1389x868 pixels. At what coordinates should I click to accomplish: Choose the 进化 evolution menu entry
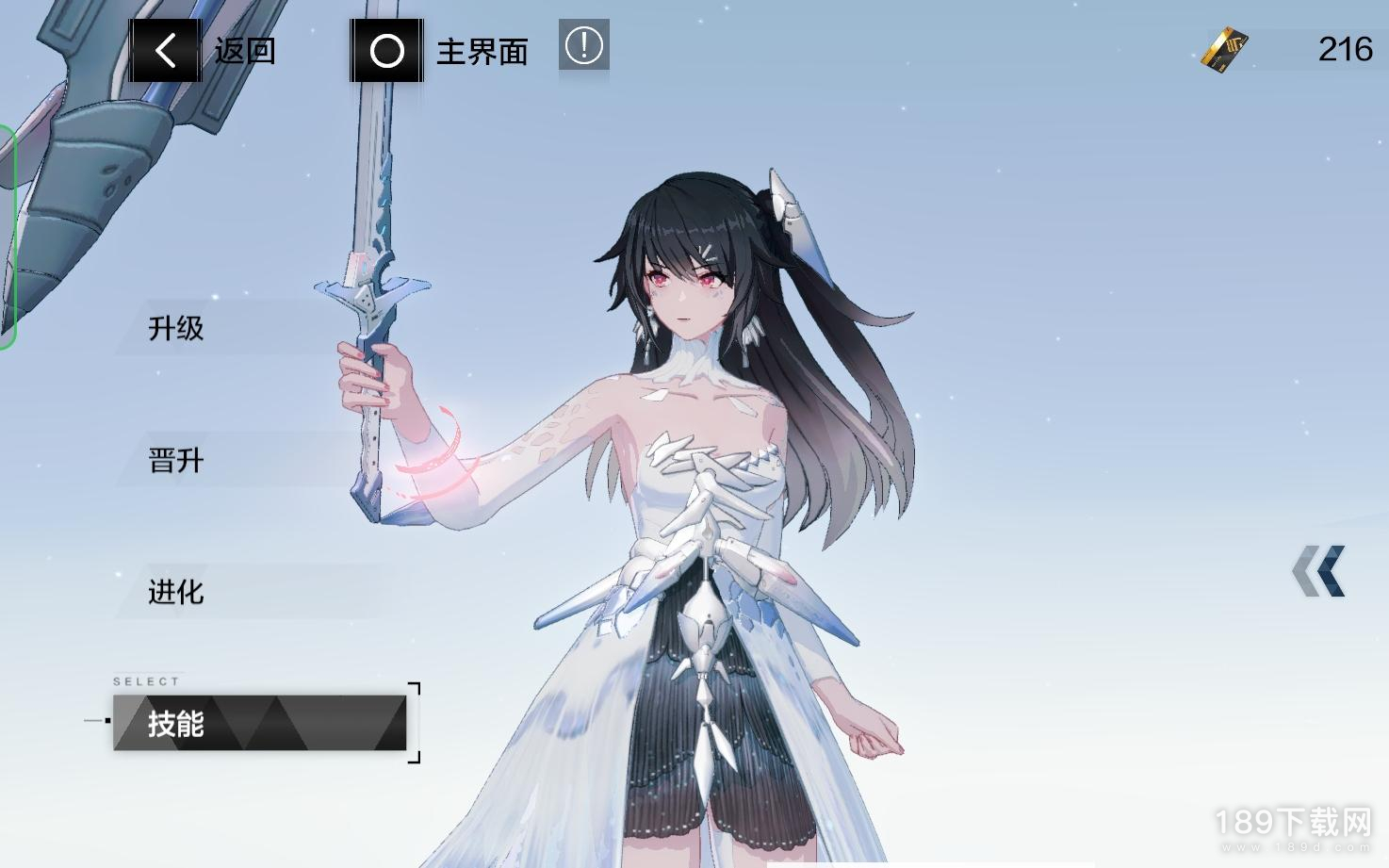click(x=176, y=592)
